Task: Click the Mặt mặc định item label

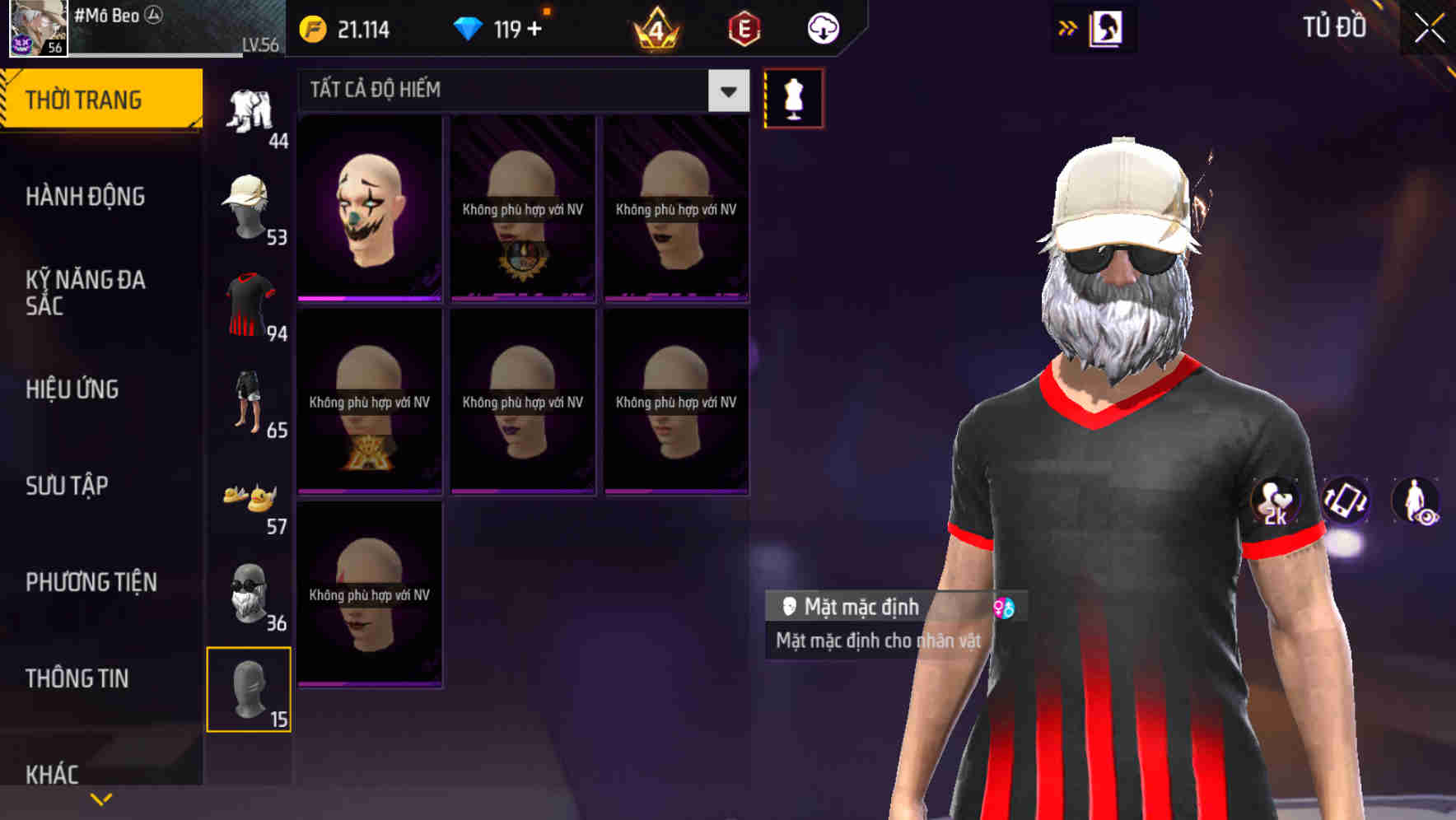Action: click(x=861, y=607)
